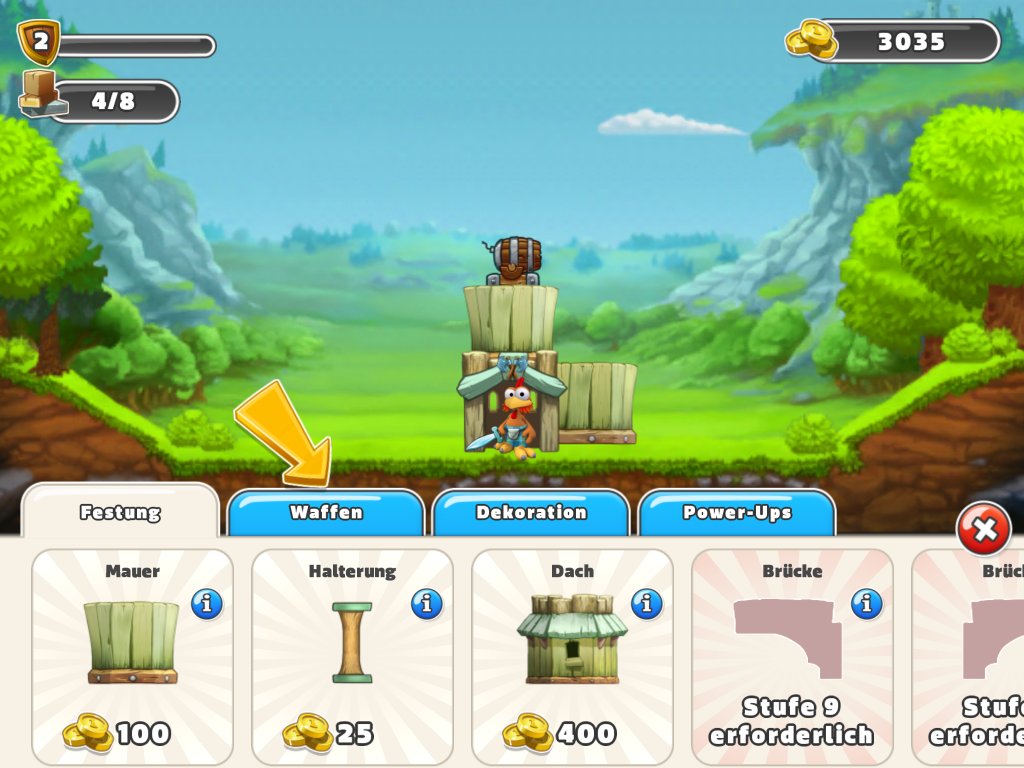View info for the locked Brücke
The height and width of the screenshot is (768, 1024).
click(x=867, y=604)
